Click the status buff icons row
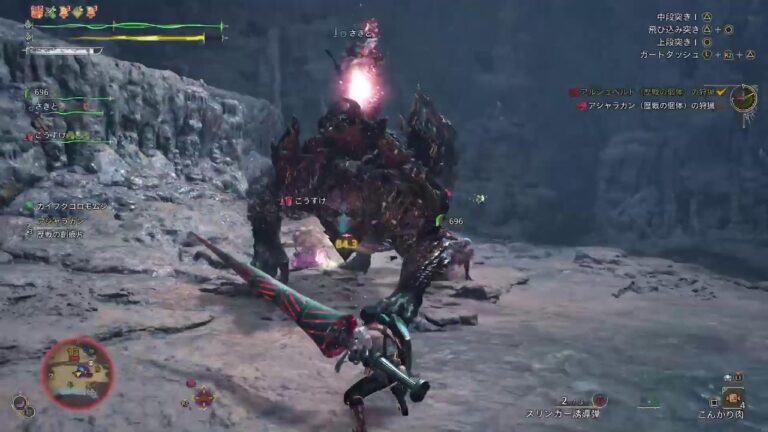 point(64,12)
